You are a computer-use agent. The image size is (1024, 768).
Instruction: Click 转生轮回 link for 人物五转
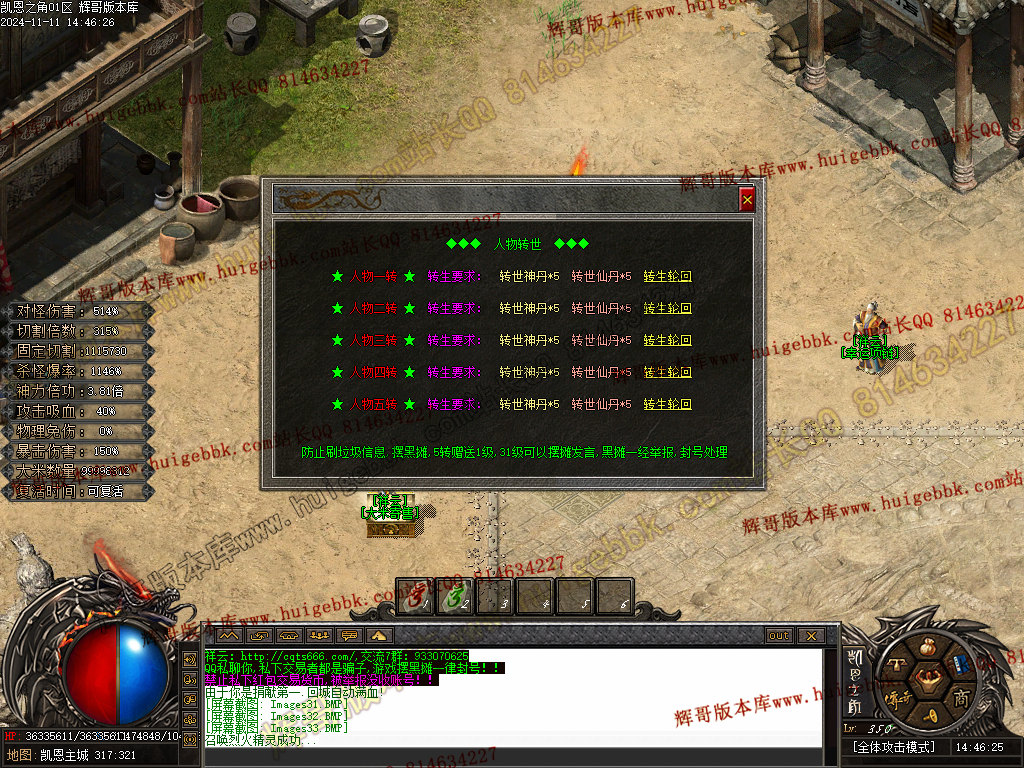(x=667, y=404)
